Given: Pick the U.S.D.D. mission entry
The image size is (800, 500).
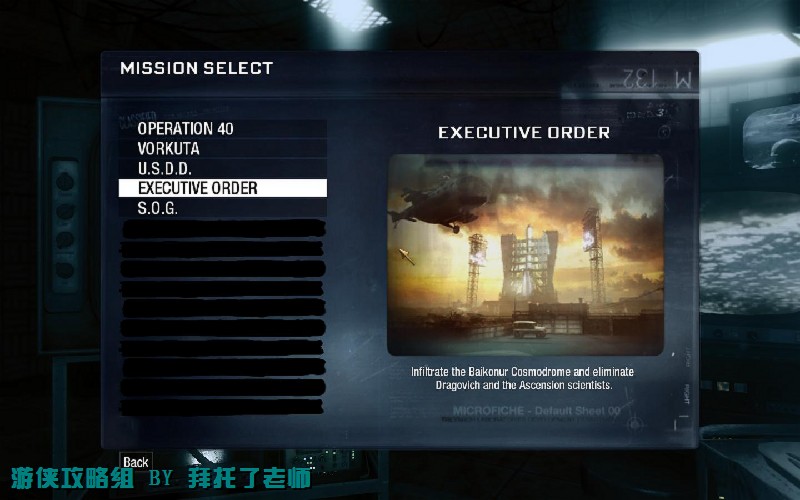Looking at the screenshot, I should click(165, 168).
